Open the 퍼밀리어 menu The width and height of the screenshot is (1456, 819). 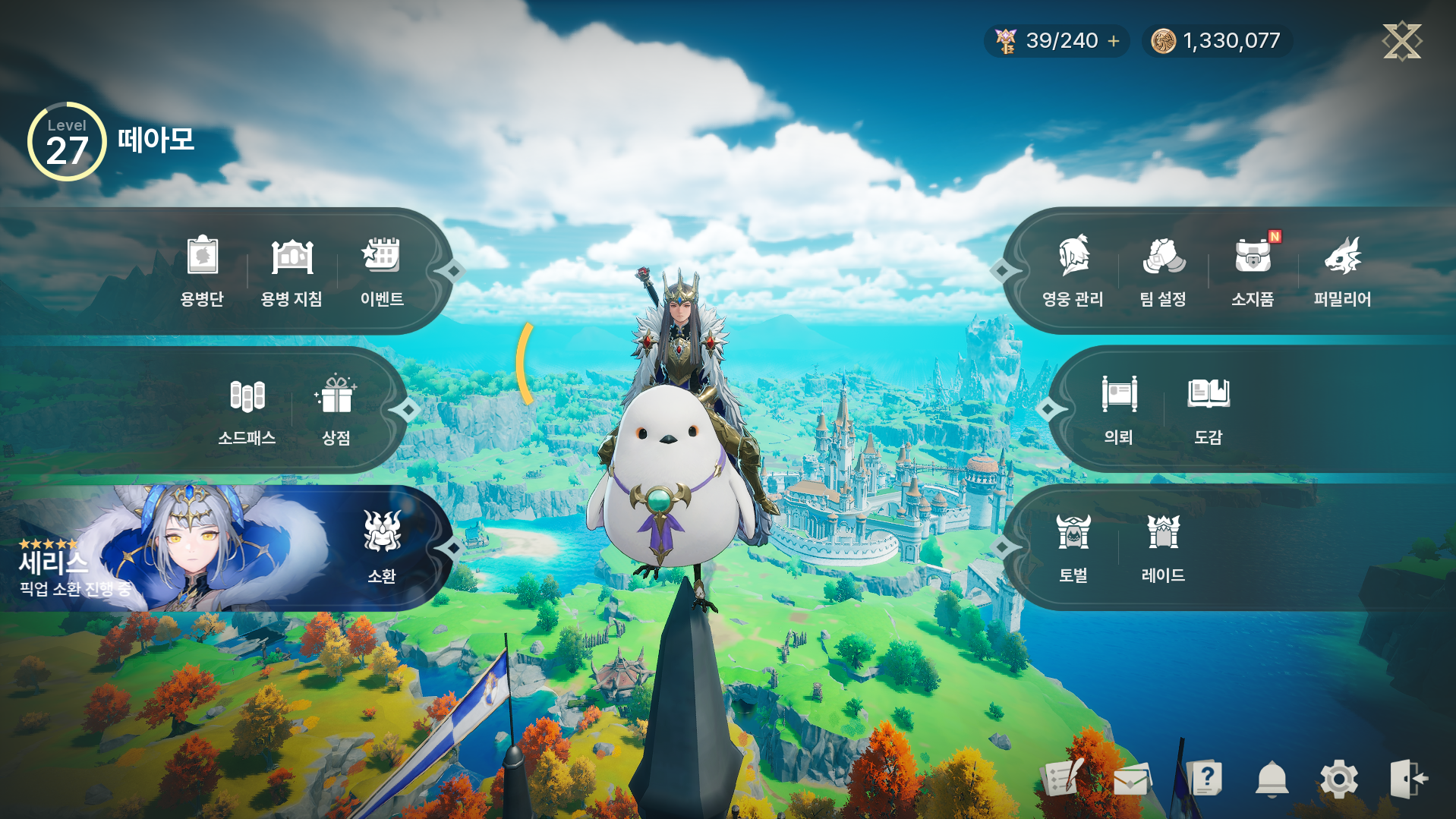[x=1342, y=270]
